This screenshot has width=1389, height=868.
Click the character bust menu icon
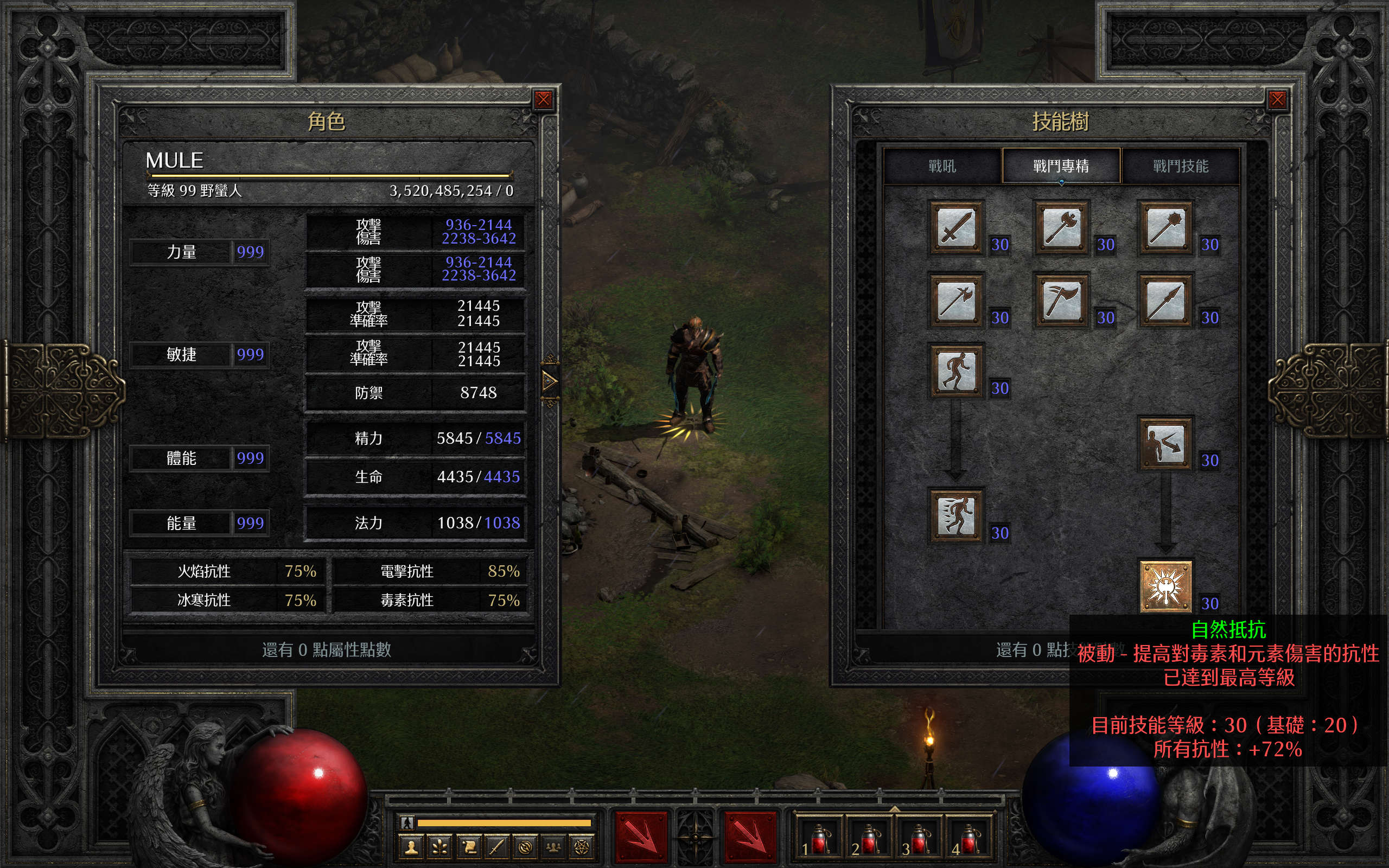(x=411, y=847)
